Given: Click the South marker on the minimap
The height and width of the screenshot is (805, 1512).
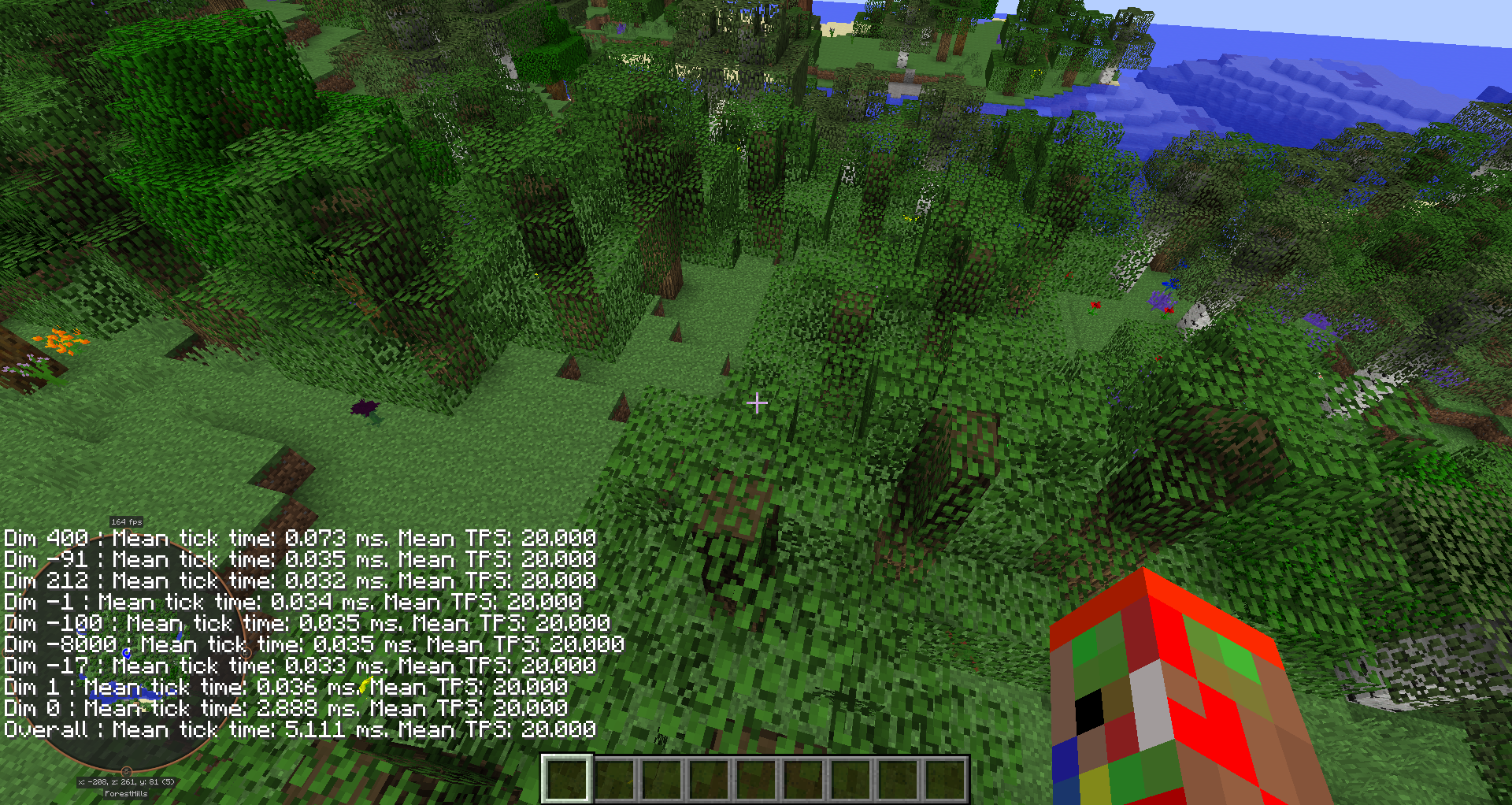Looking at the screenshot, I should (x=125, y=770).
